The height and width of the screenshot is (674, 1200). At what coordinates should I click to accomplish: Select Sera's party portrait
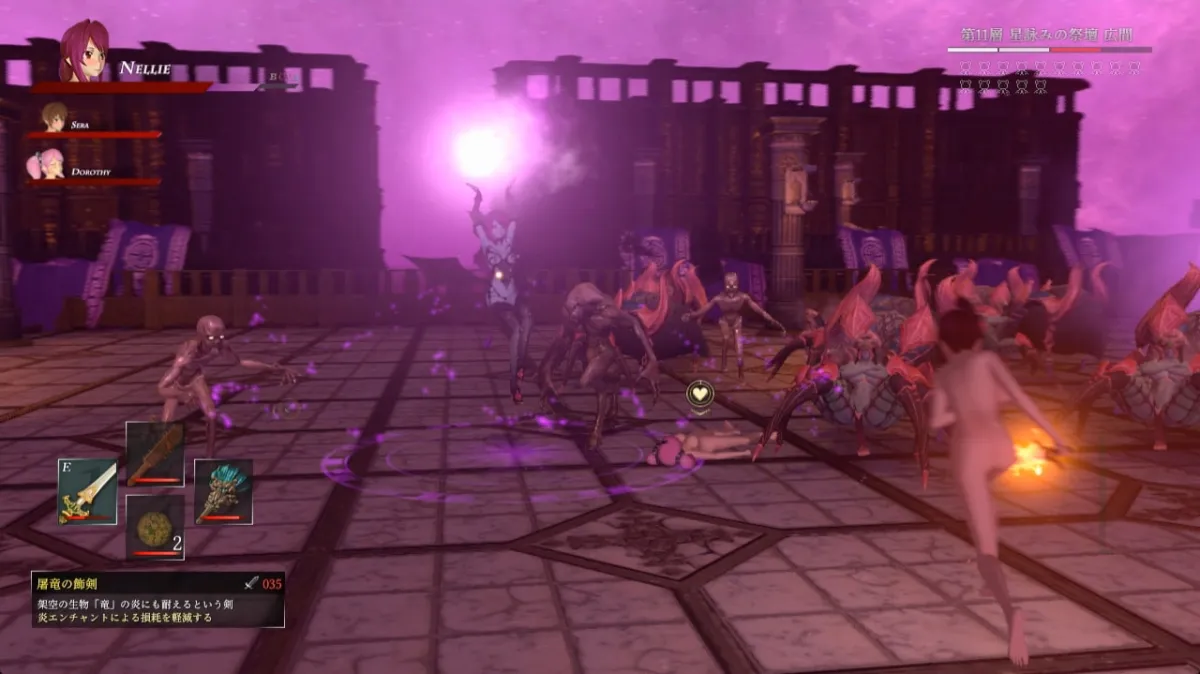point(54,117)
